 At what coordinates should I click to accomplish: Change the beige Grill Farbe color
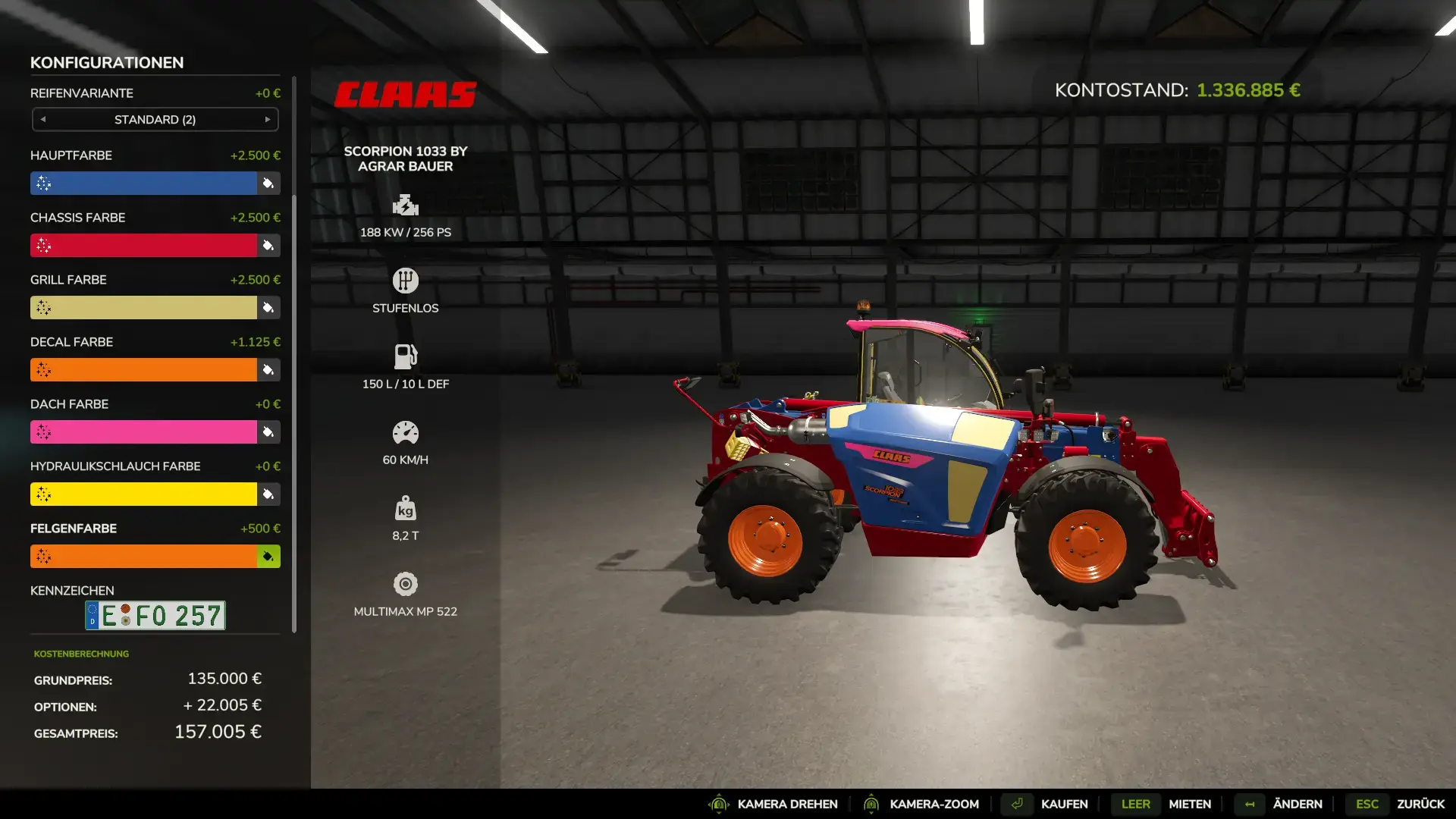click(144, 308)
